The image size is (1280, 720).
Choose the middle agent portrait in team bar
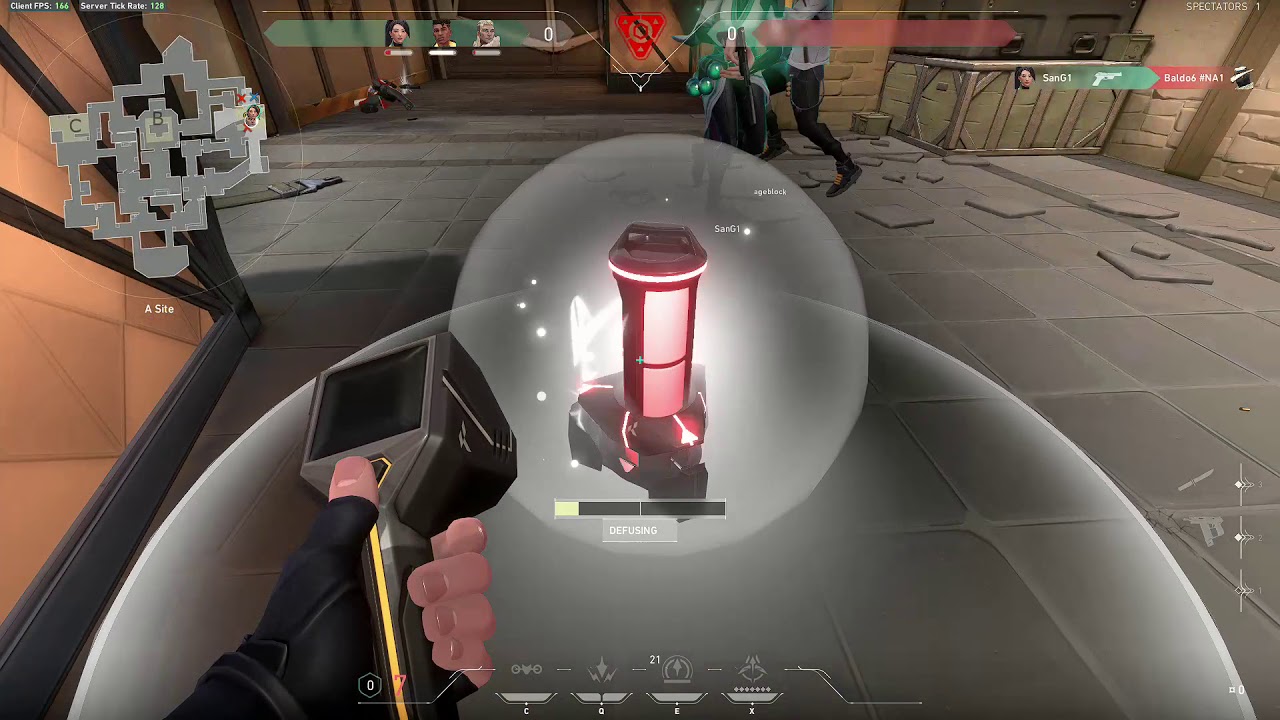[x=443, y=34]
